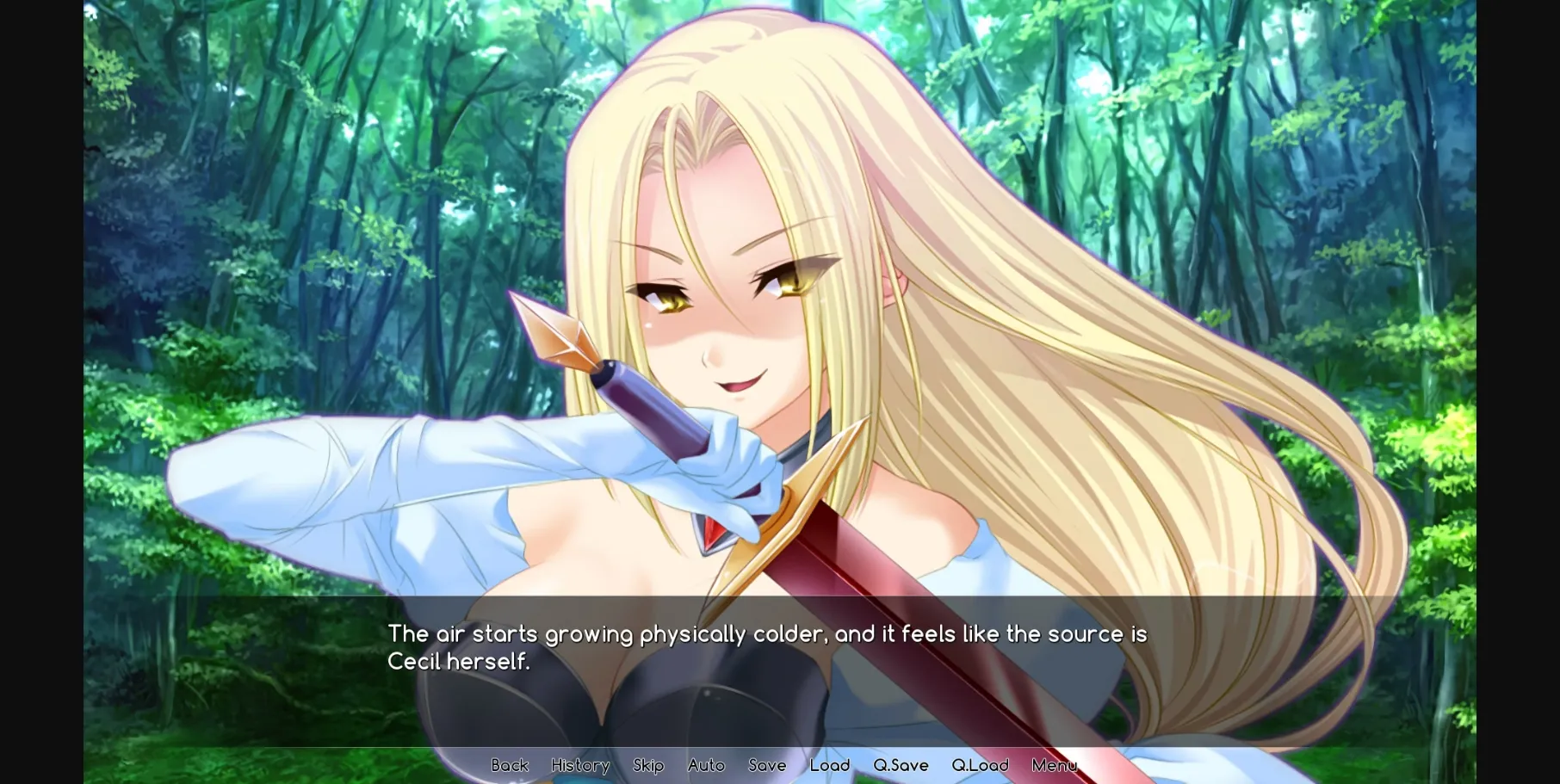The height and width of the screenshot is (784, 1560).
Task: Open the Load screen
Action: [x=829, y=765]
